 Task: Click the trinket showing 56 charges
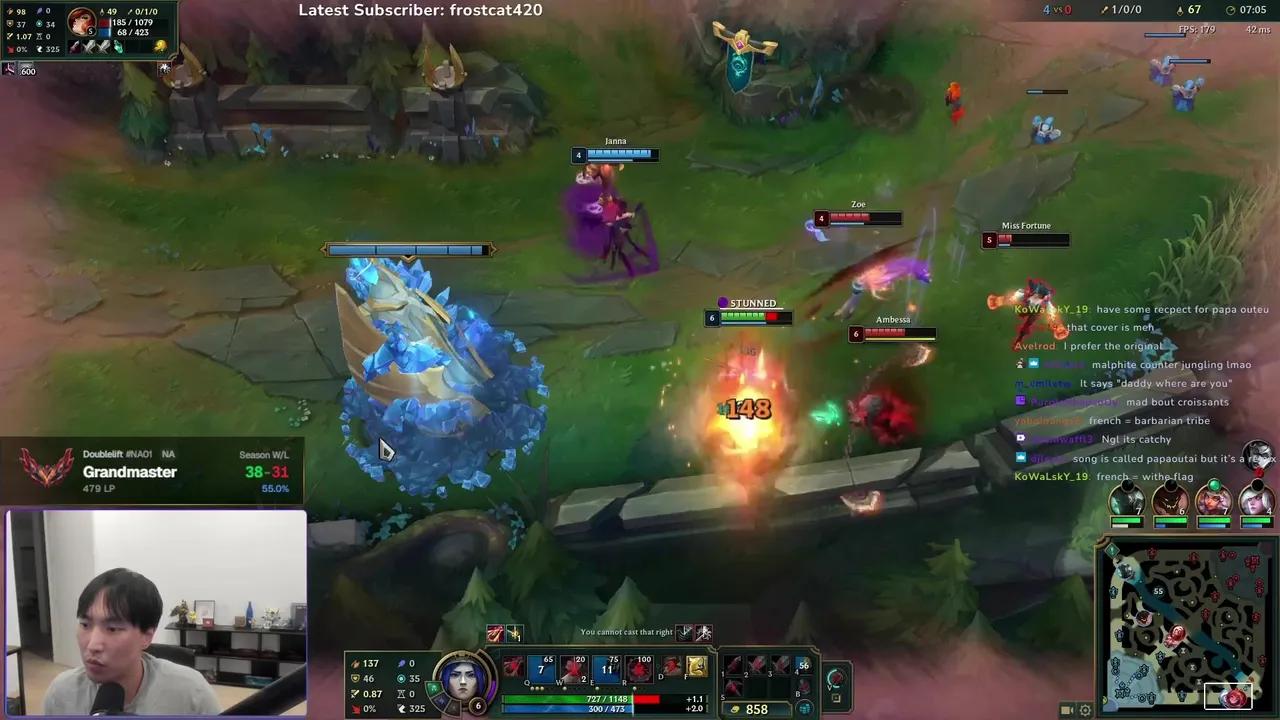pos(801,666)
